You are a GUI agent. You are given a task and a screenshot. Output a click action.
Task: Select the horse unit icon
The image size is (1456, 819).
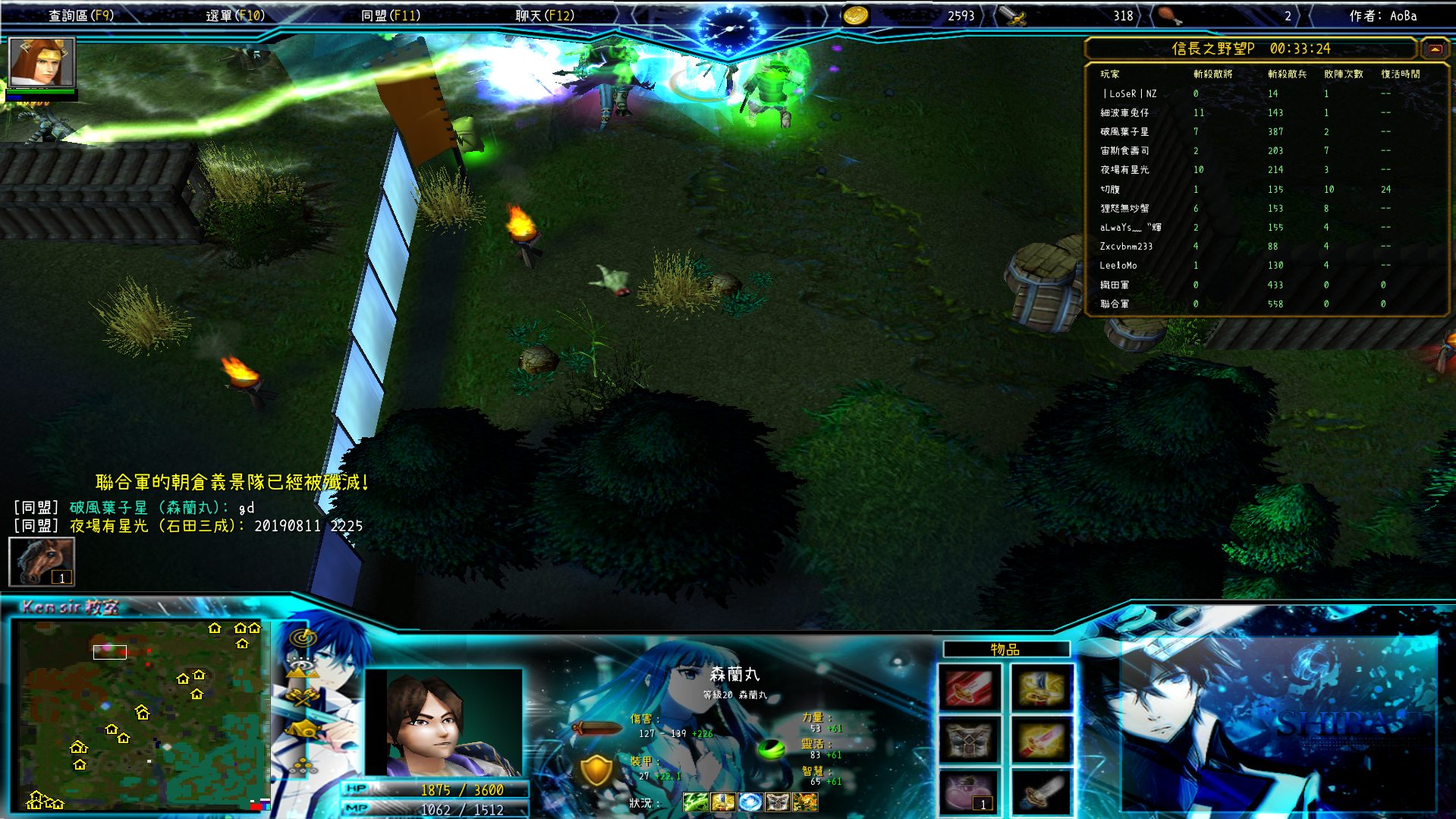point(42,562)
